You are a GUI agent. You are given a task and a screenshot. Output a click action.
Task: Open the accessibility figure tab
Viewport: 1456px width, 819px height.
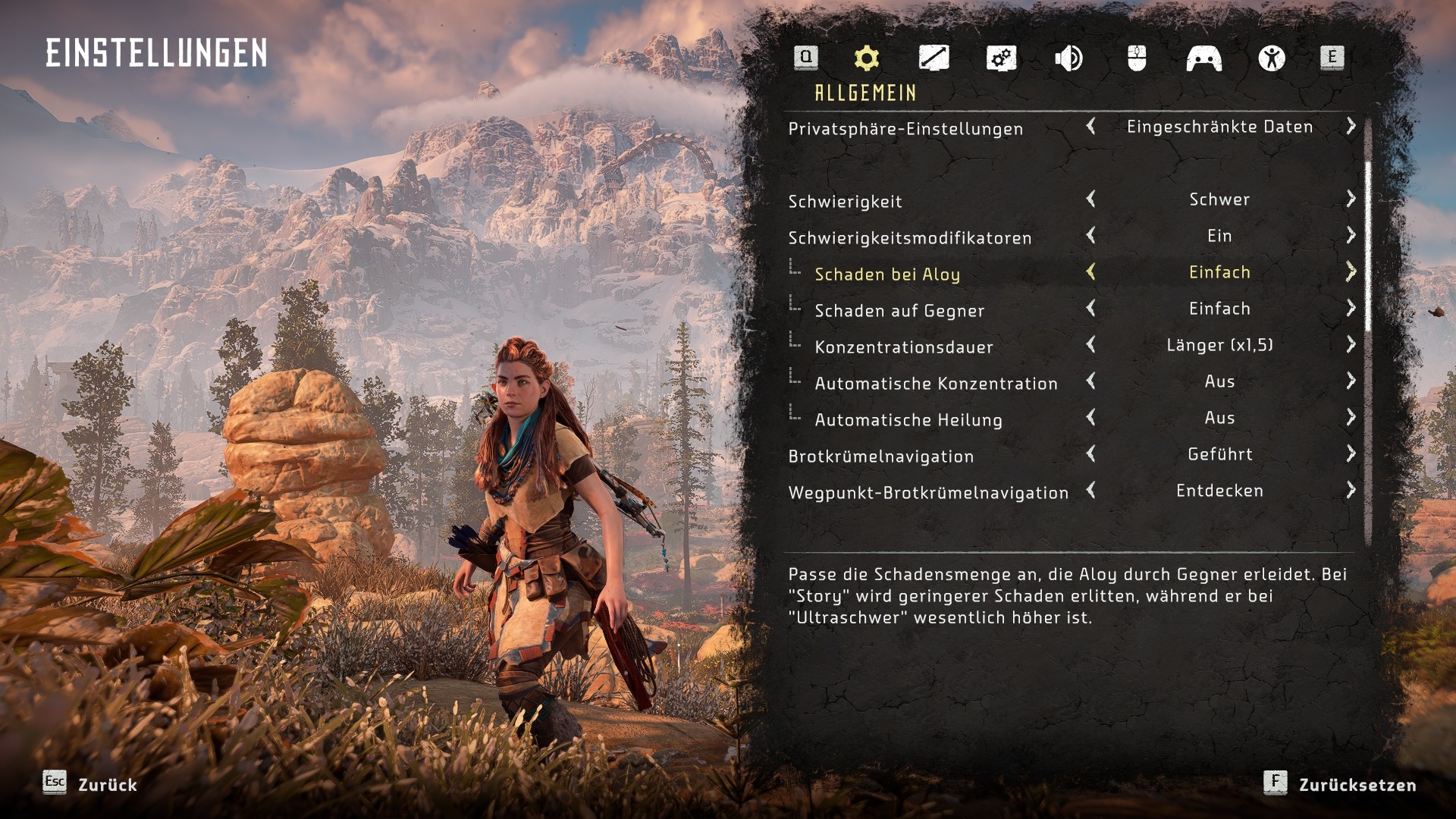tap(1272, 58)
